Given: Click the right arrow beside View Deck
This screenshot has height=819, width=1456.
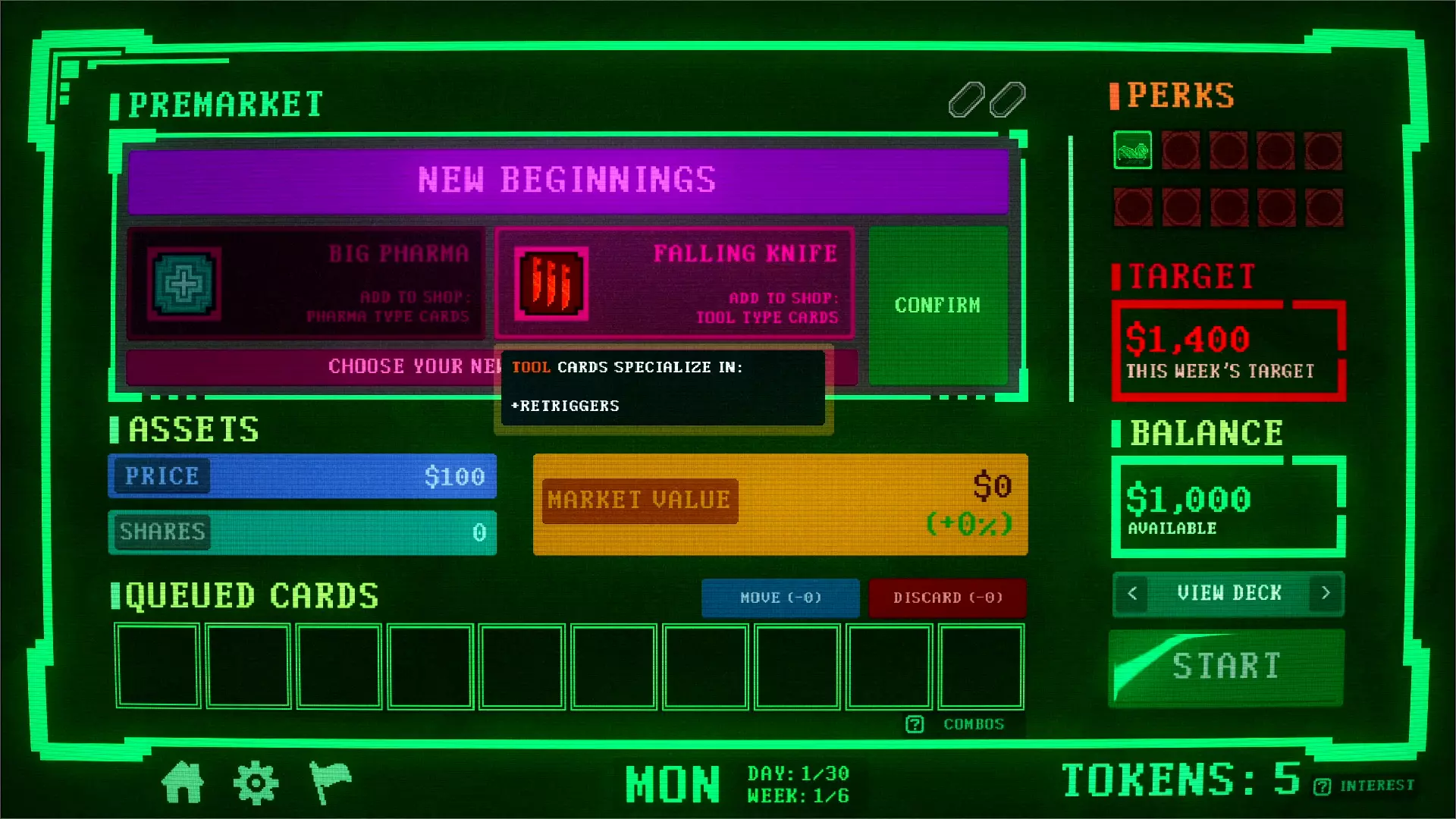Looking at the screenshot, I should tap(1325, 594).
